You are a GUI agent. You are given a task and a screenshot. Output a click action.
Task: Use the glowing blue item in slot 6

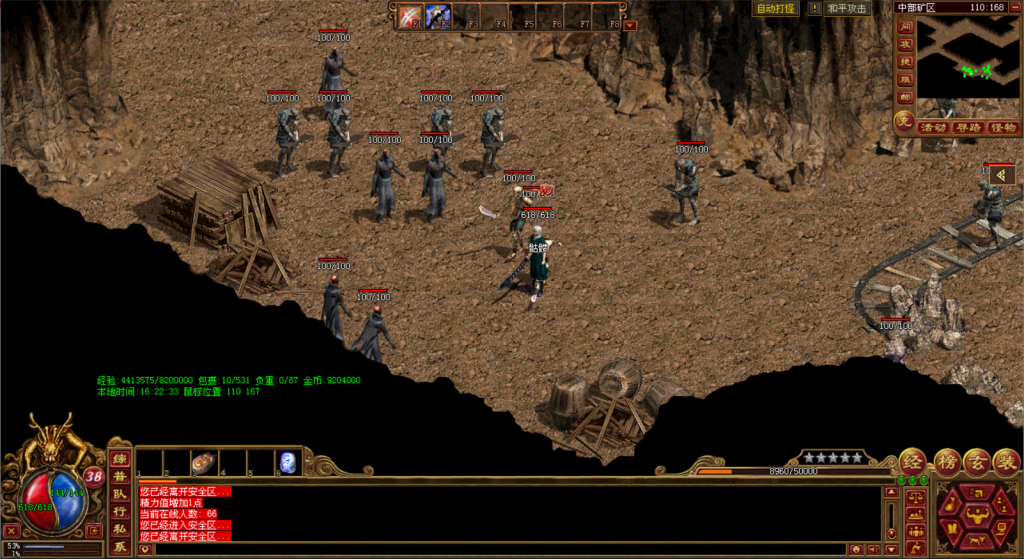(x=287, y=462)
